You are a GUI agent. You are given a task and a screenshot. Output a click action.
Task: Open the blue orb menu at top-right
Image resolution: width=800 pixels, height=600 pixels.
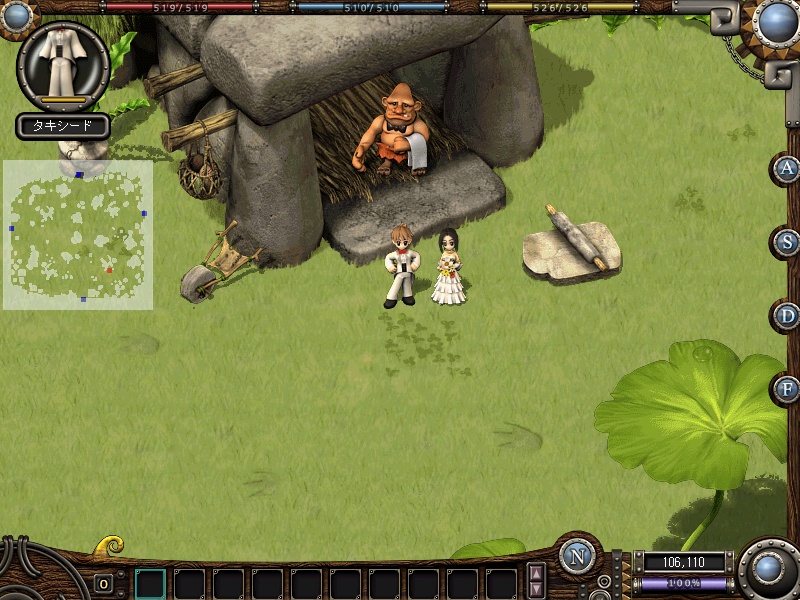pos(775,20)
